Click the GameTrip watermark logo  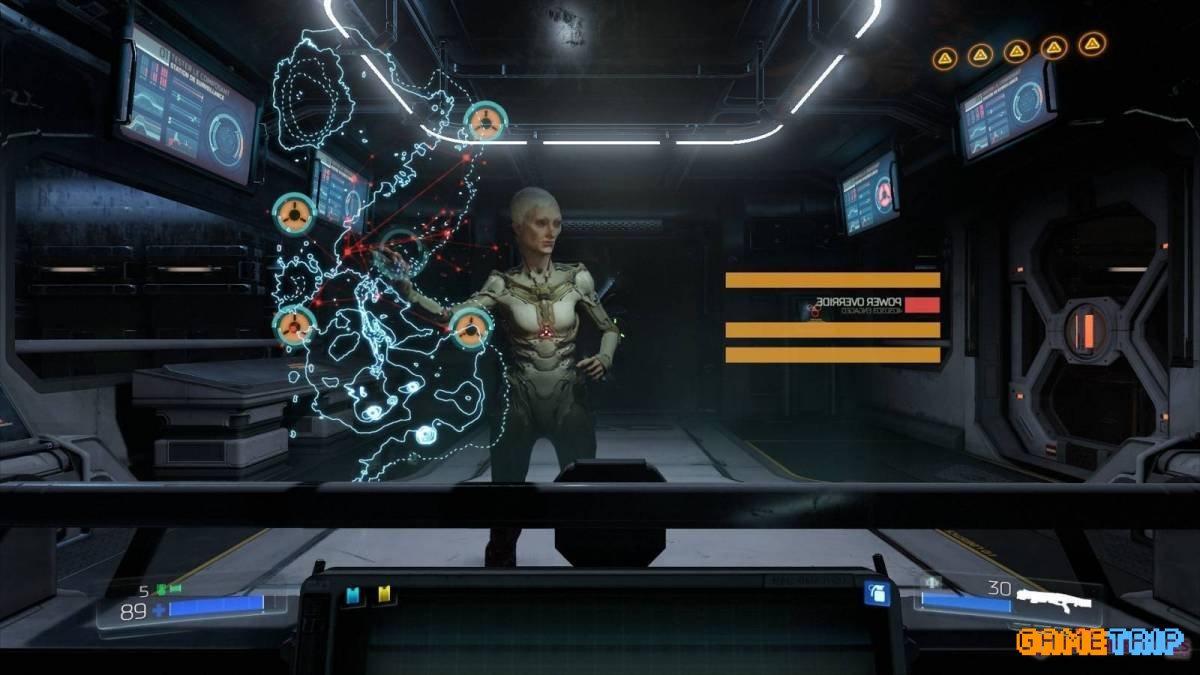(x=1100, y=641)
